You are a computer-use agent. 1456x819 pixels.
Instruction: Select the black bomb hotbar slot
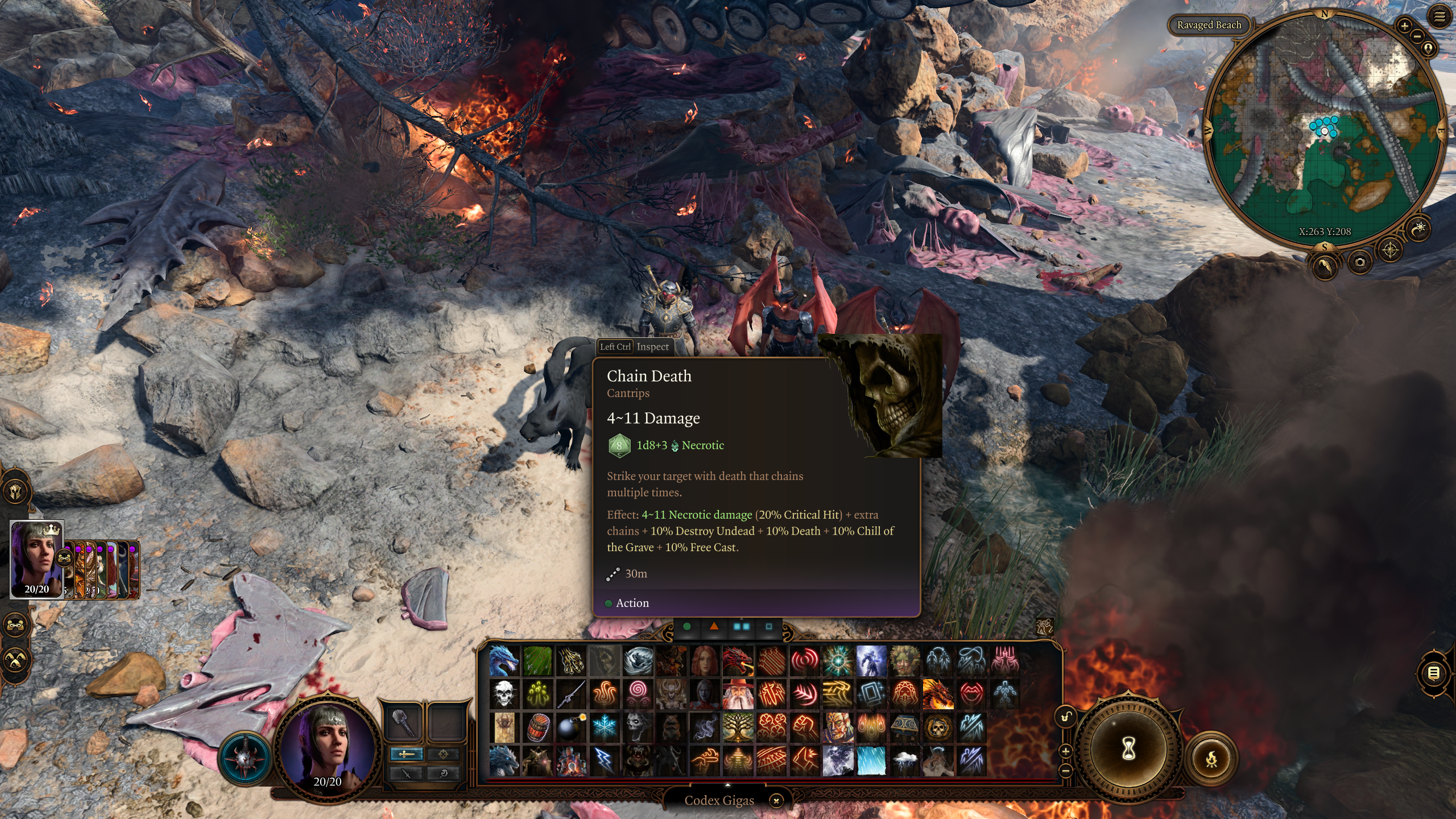[x=570, y=727]
